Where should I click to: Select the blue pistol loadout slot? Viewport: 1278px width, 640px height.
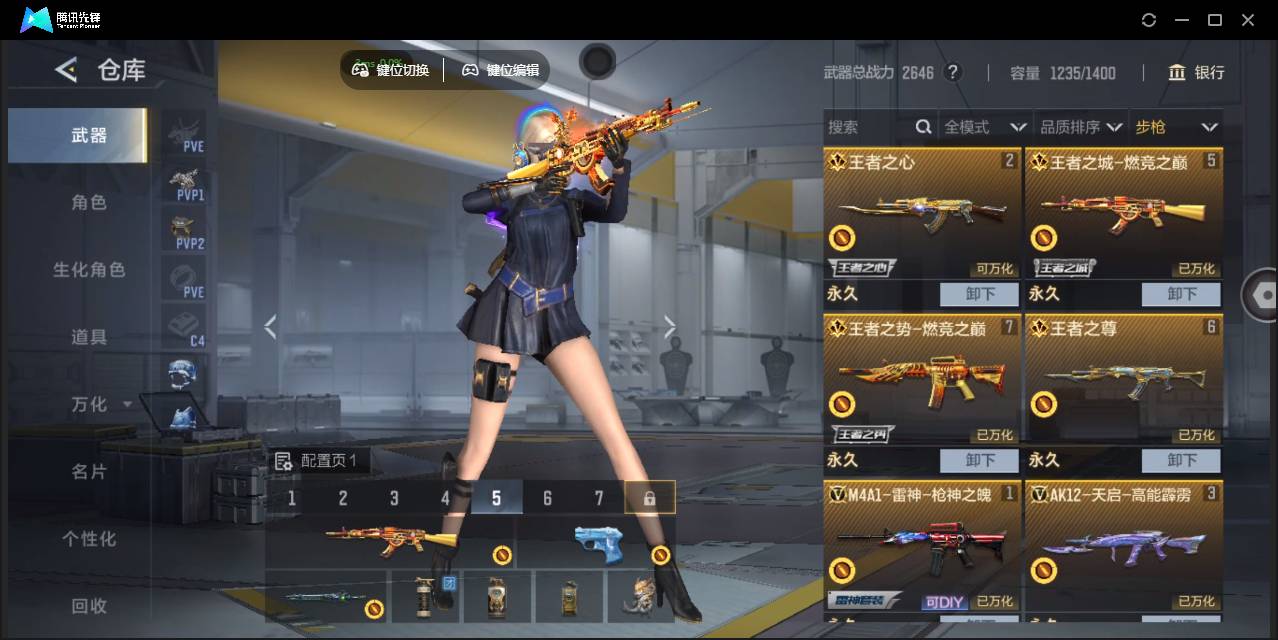[599, 545]
